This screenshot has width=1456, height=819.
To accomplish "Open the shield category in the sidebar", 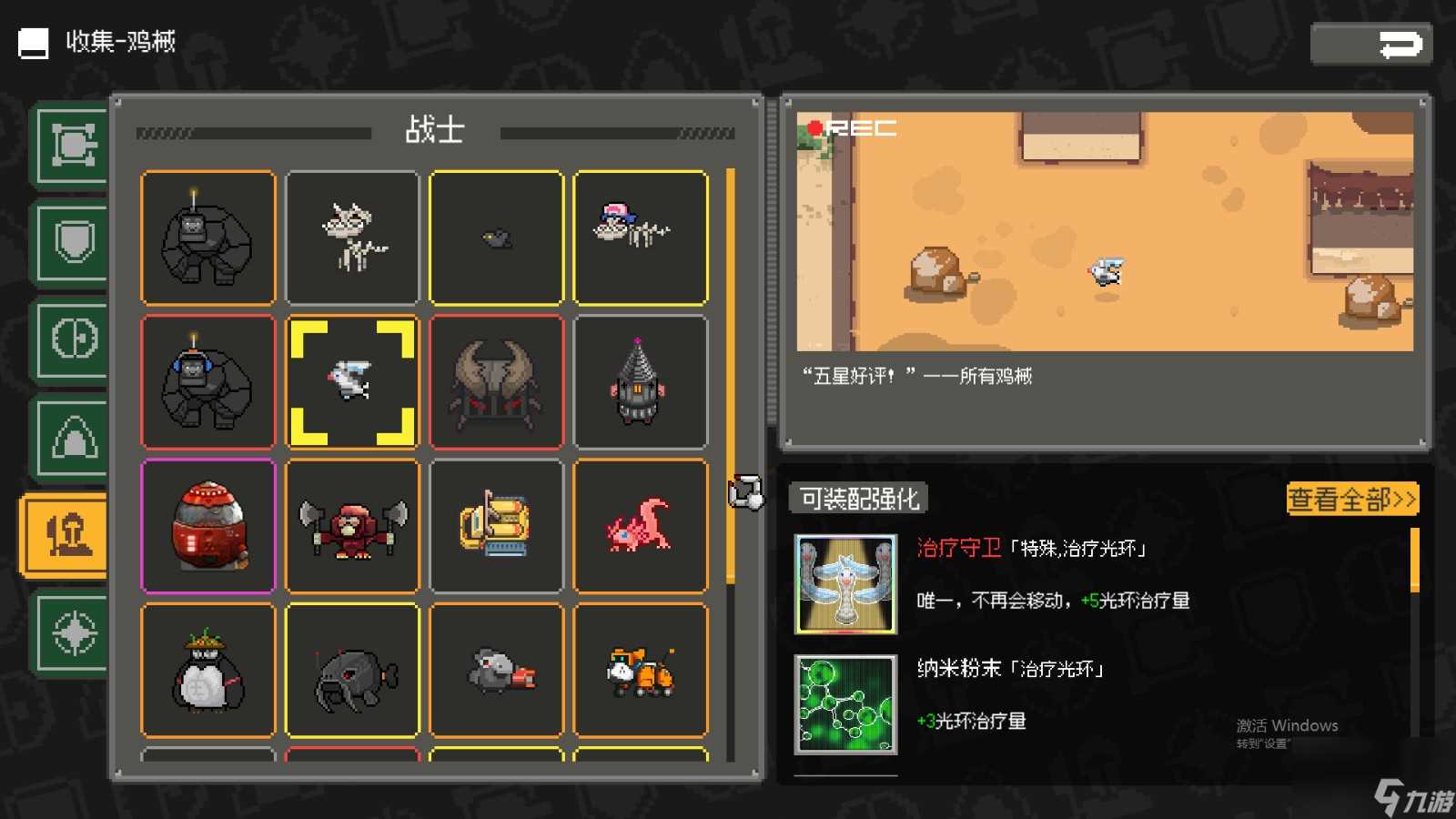I will point(71,241).
